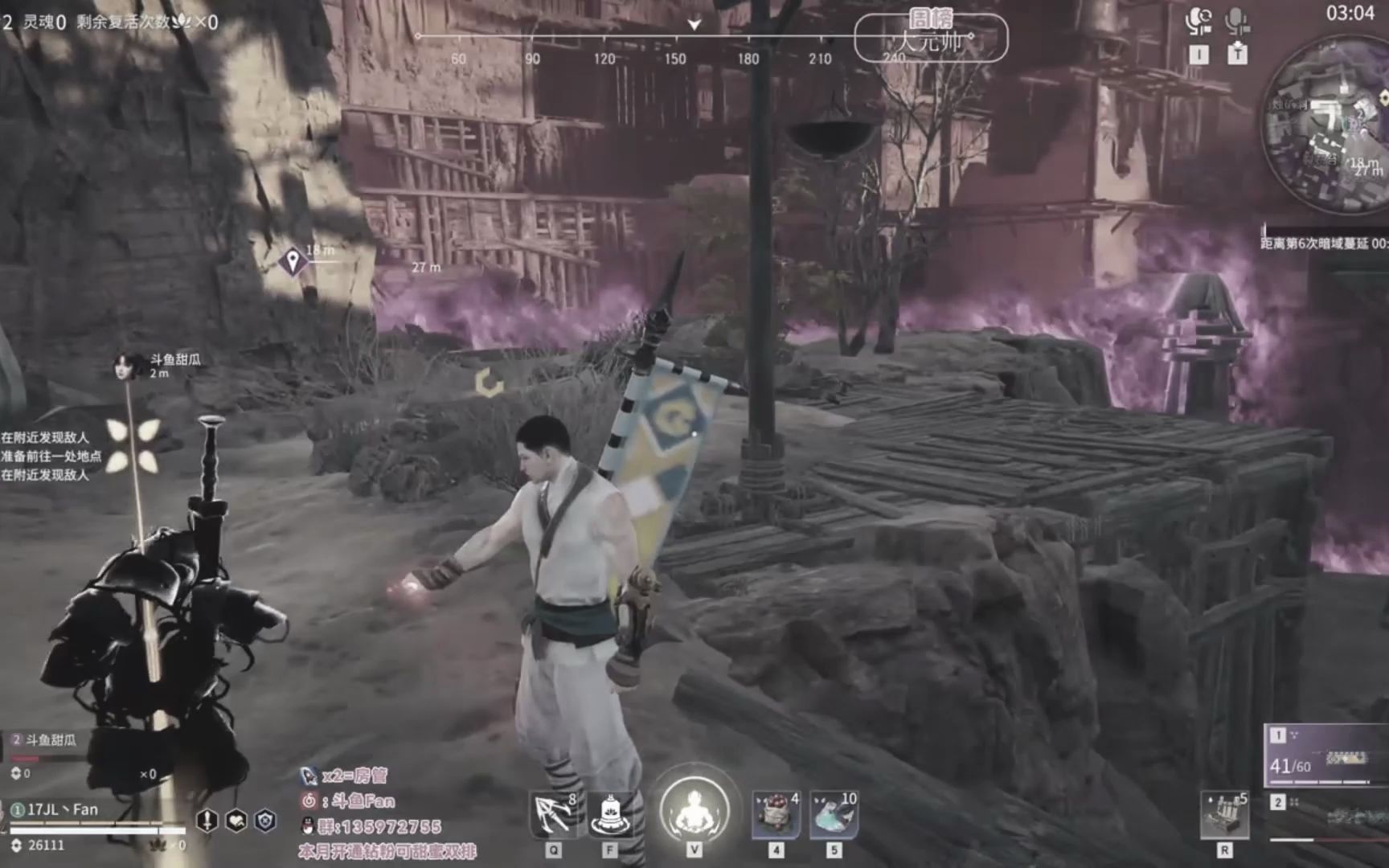The width and height of the screenshot is (1389, 868).
Task: Trigger the glowing ultimate transformation ability
Action: point(694,812)
